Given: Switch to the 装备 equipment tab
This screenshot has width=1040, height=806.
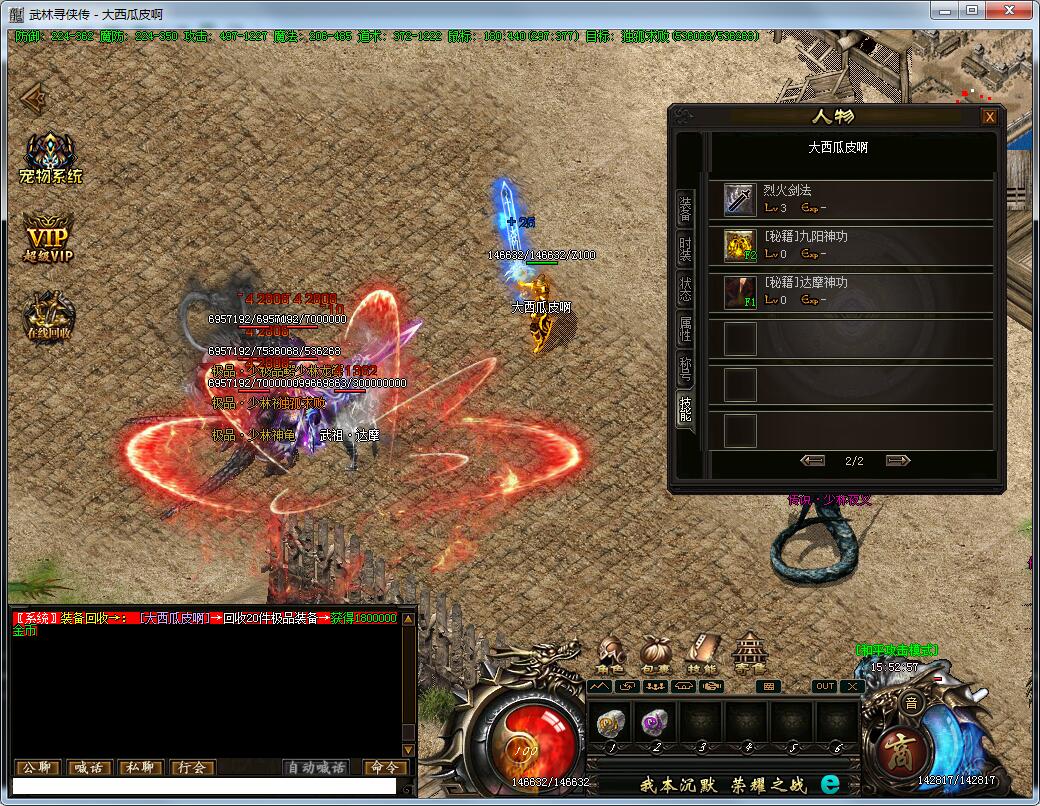Looking at the screenshot, I should tap(685, 208).
